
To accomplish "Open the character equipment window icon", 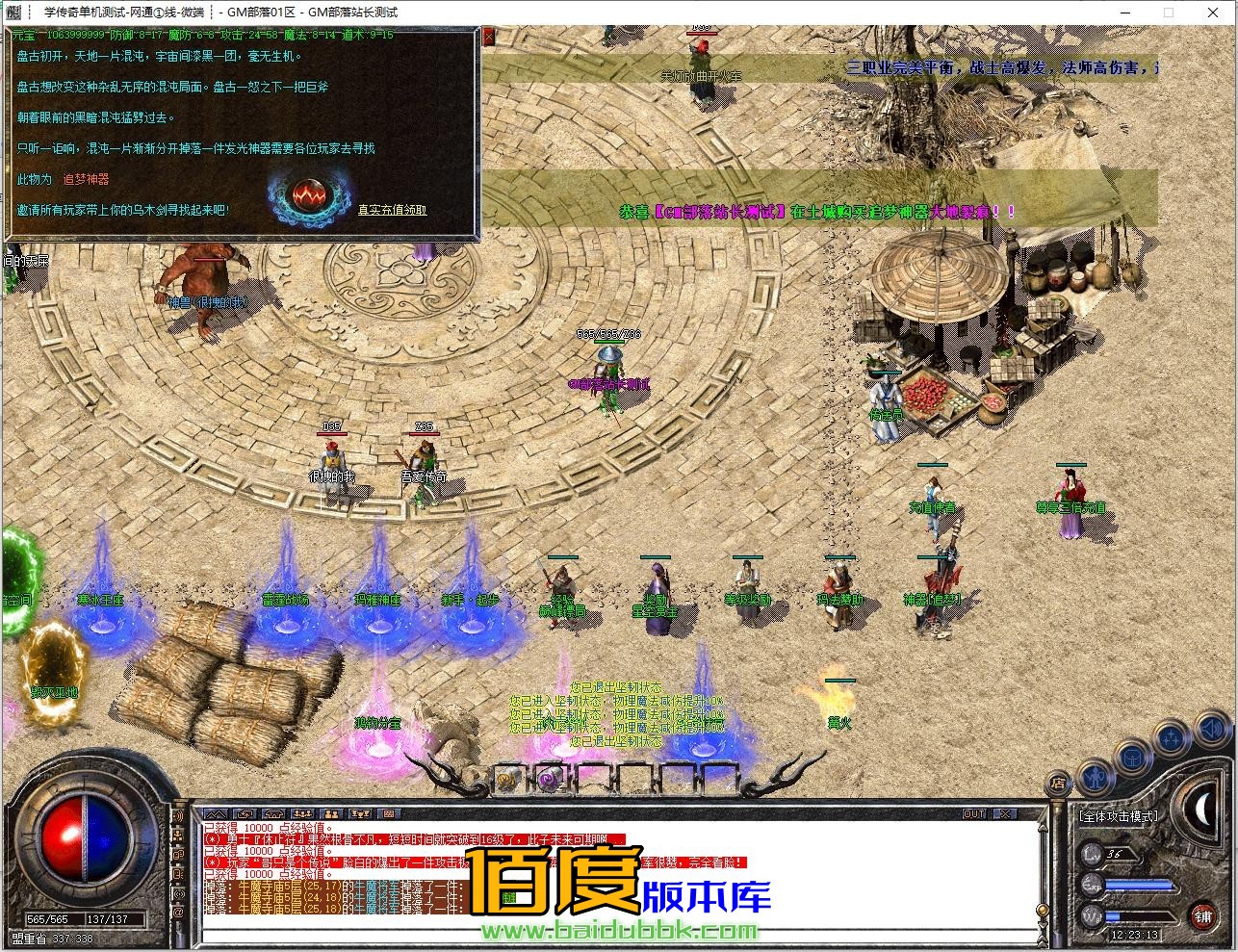I will (1095, 776).
